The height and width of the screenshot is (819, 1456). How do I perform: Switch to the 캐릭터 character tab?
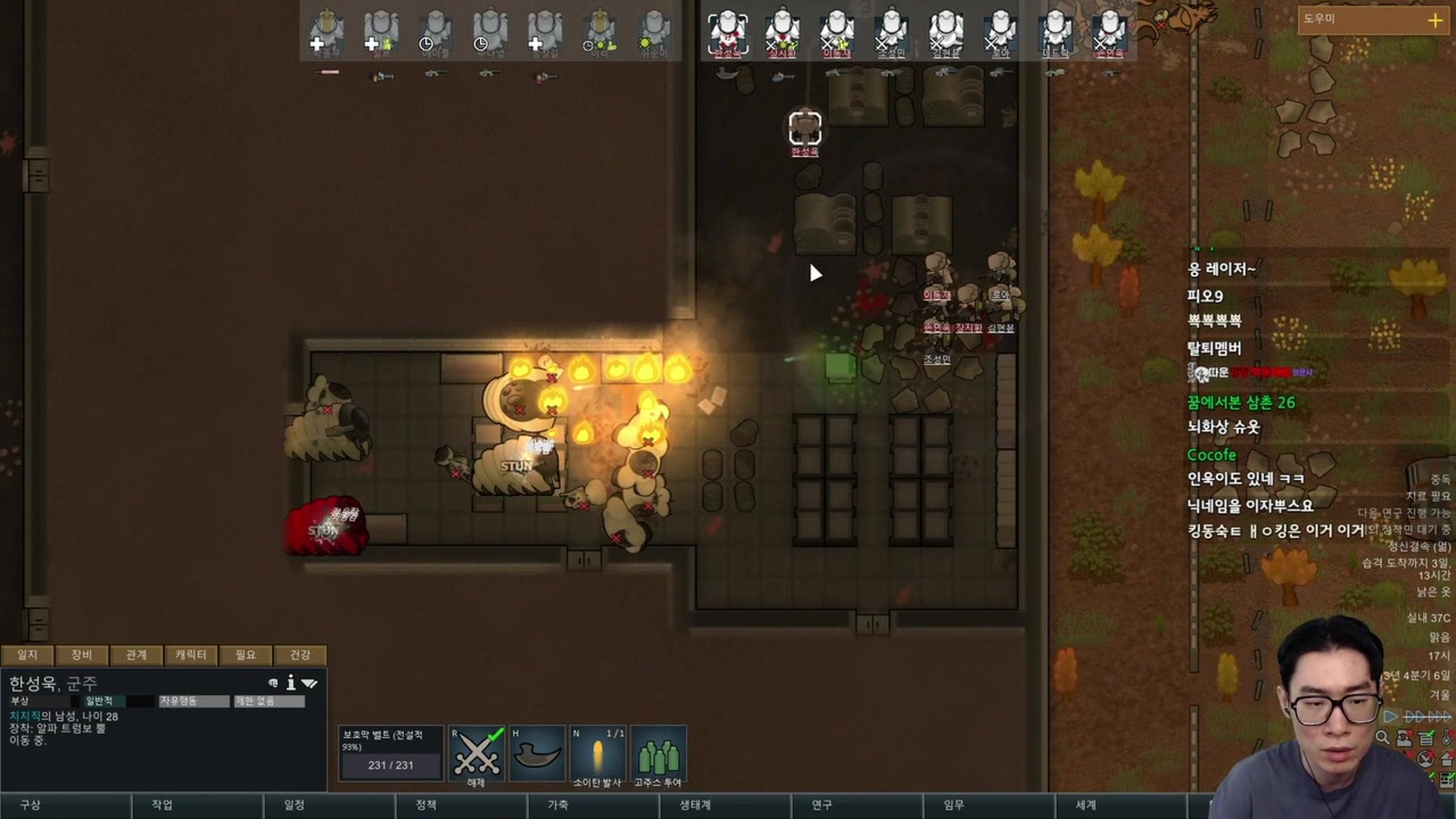tap(191, 655)
